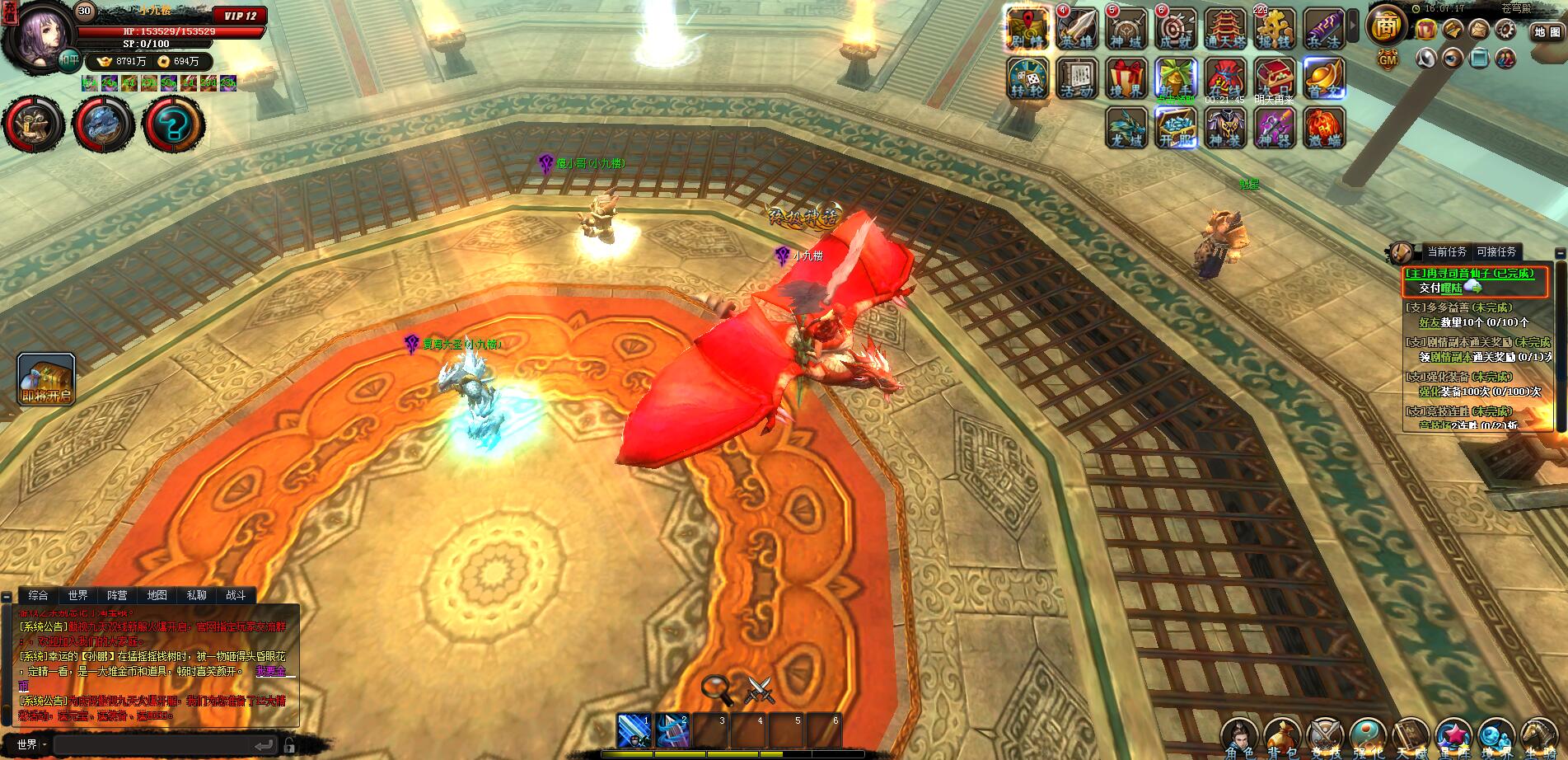Open the gear settings icon
The height and width of the screenshot is (760, 1568).
pos(1506,30)
